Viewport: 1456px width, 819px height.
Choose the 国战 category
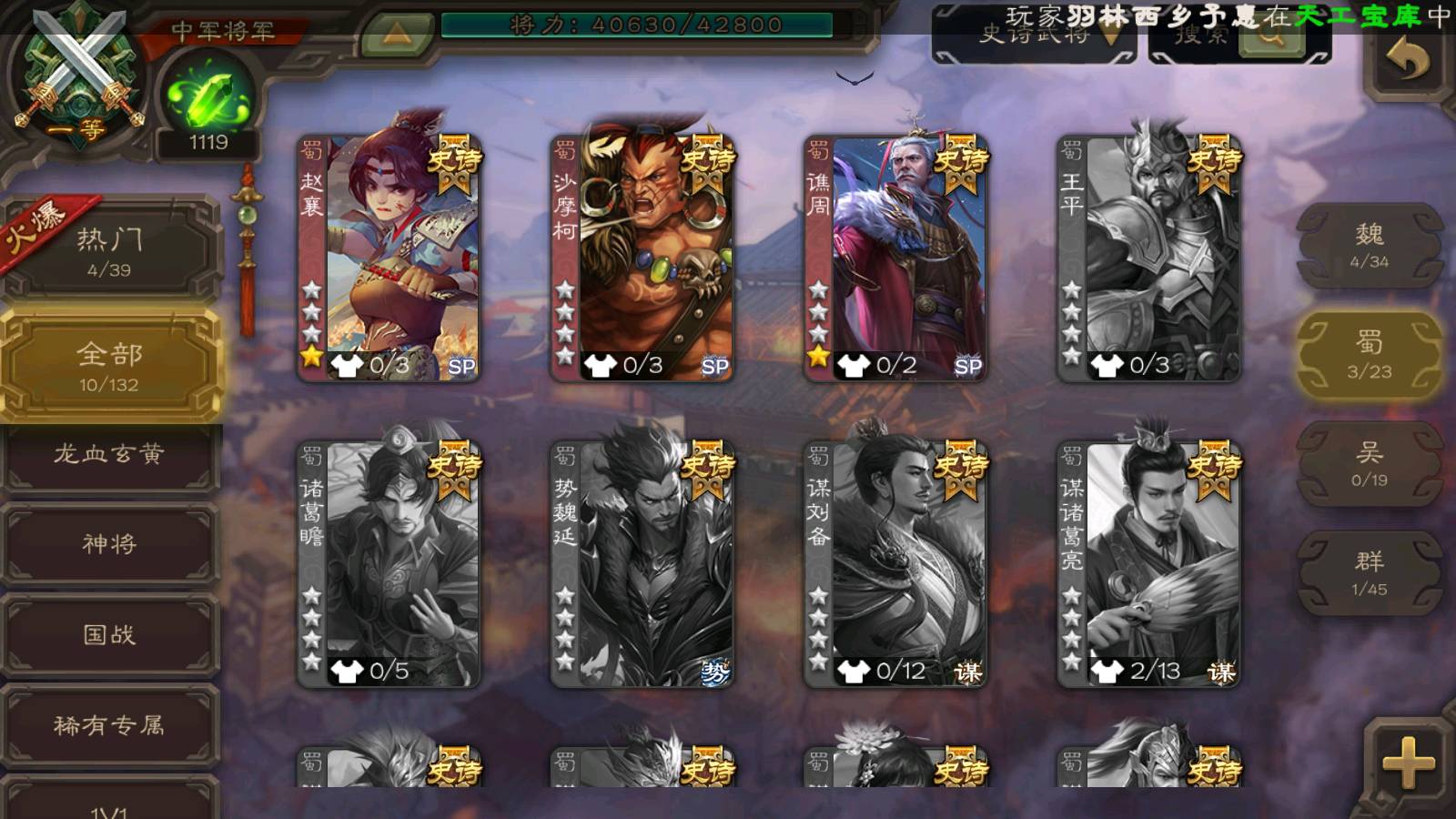pos(109,634)
